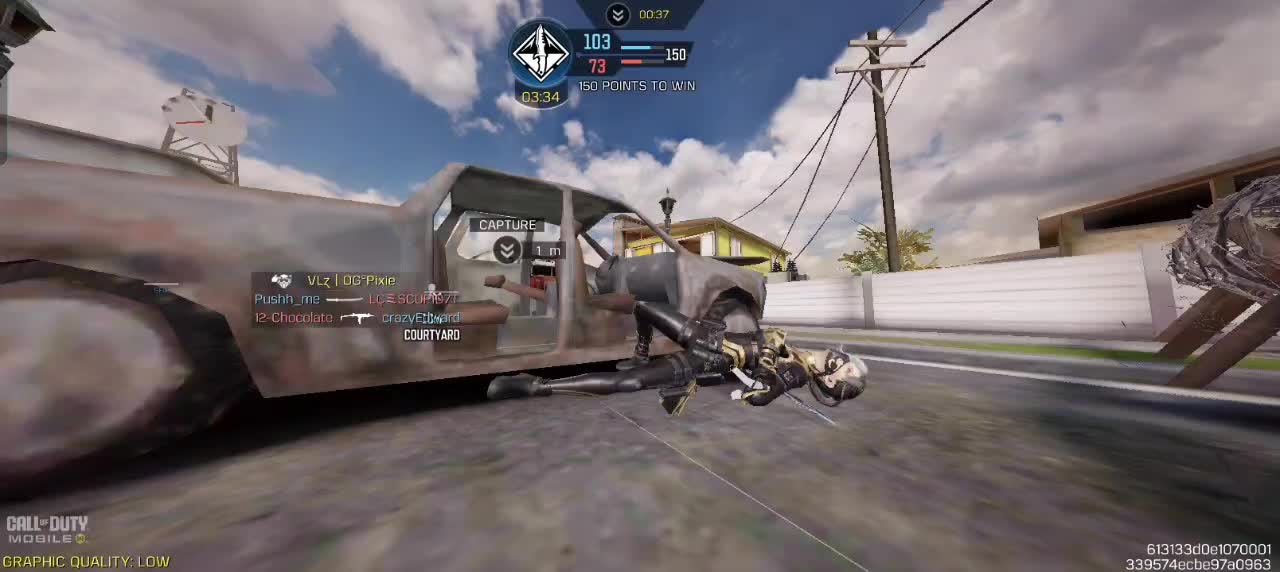Screen dimensions: 1280x572
Task: Tap the 12-Chocolate kill feed row
Action: point(356,318)
